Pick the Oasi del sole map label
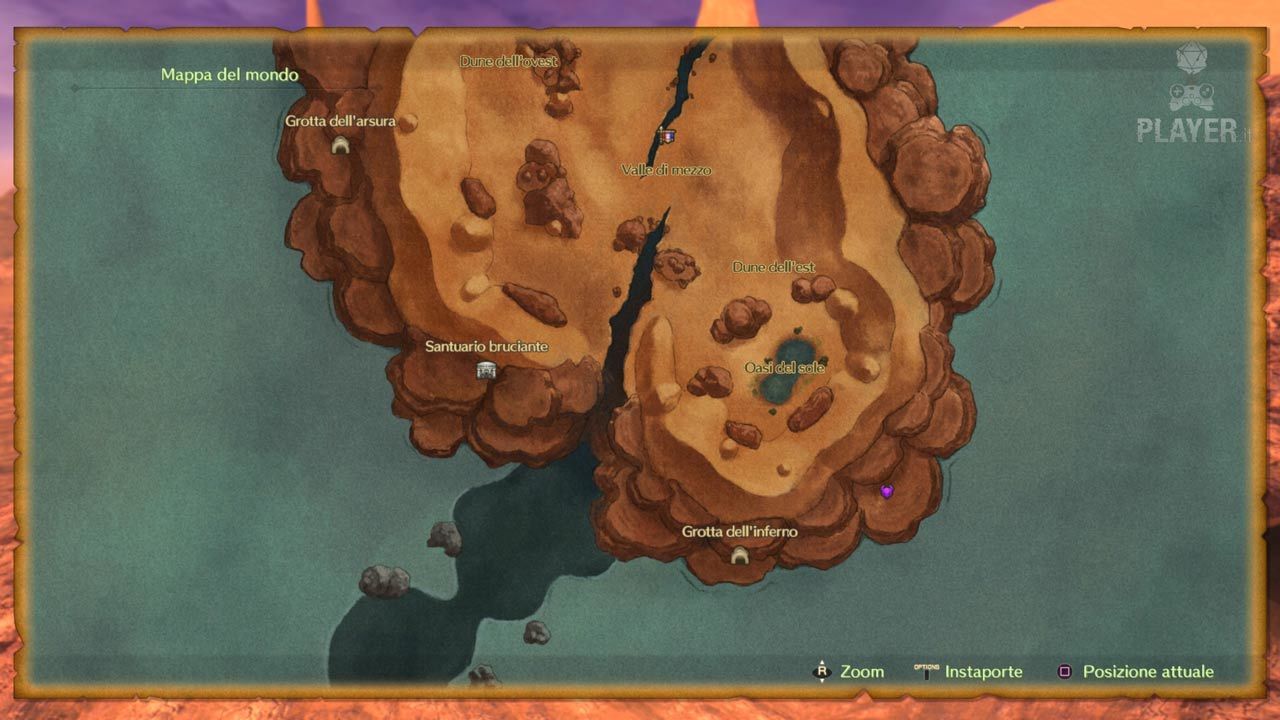 coord(785,368)
